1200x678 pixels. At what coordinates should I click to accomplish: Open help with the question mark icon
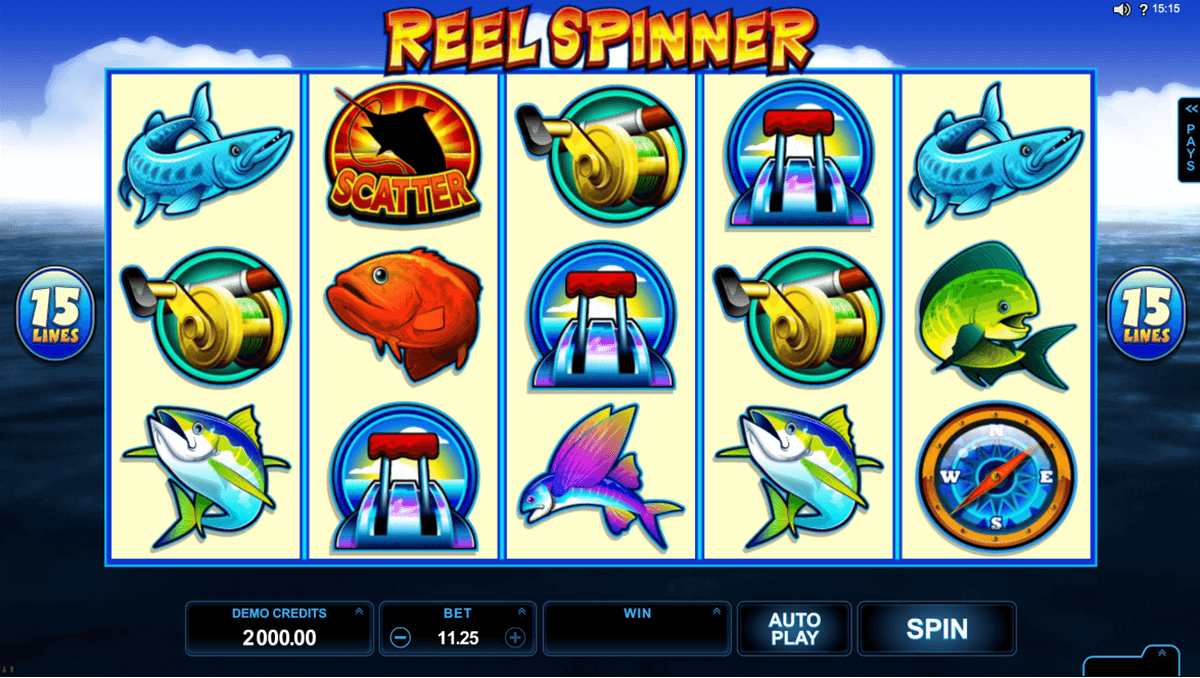pos(1143,10)
